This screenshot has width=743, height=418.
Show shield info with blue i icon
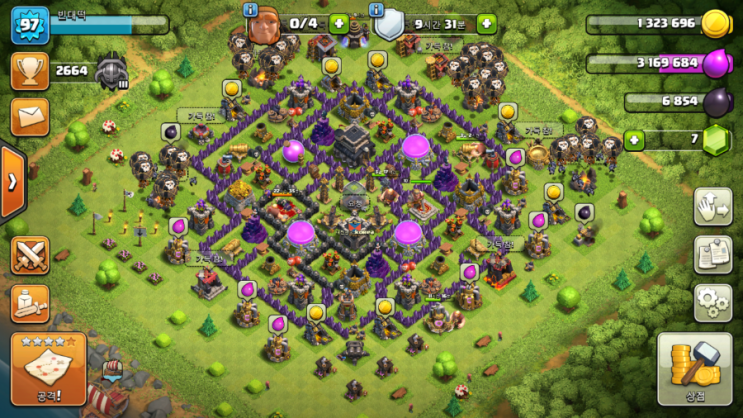378,8
